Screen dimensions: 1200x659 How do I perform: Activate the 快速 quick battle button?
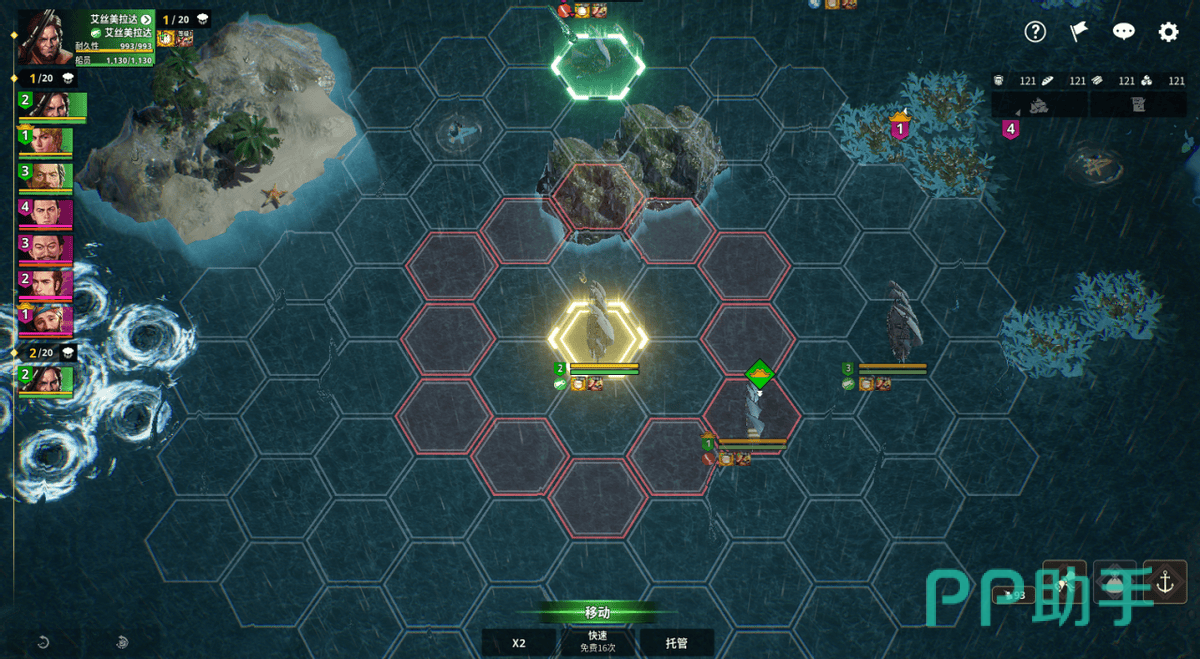[x=597, y=642]
